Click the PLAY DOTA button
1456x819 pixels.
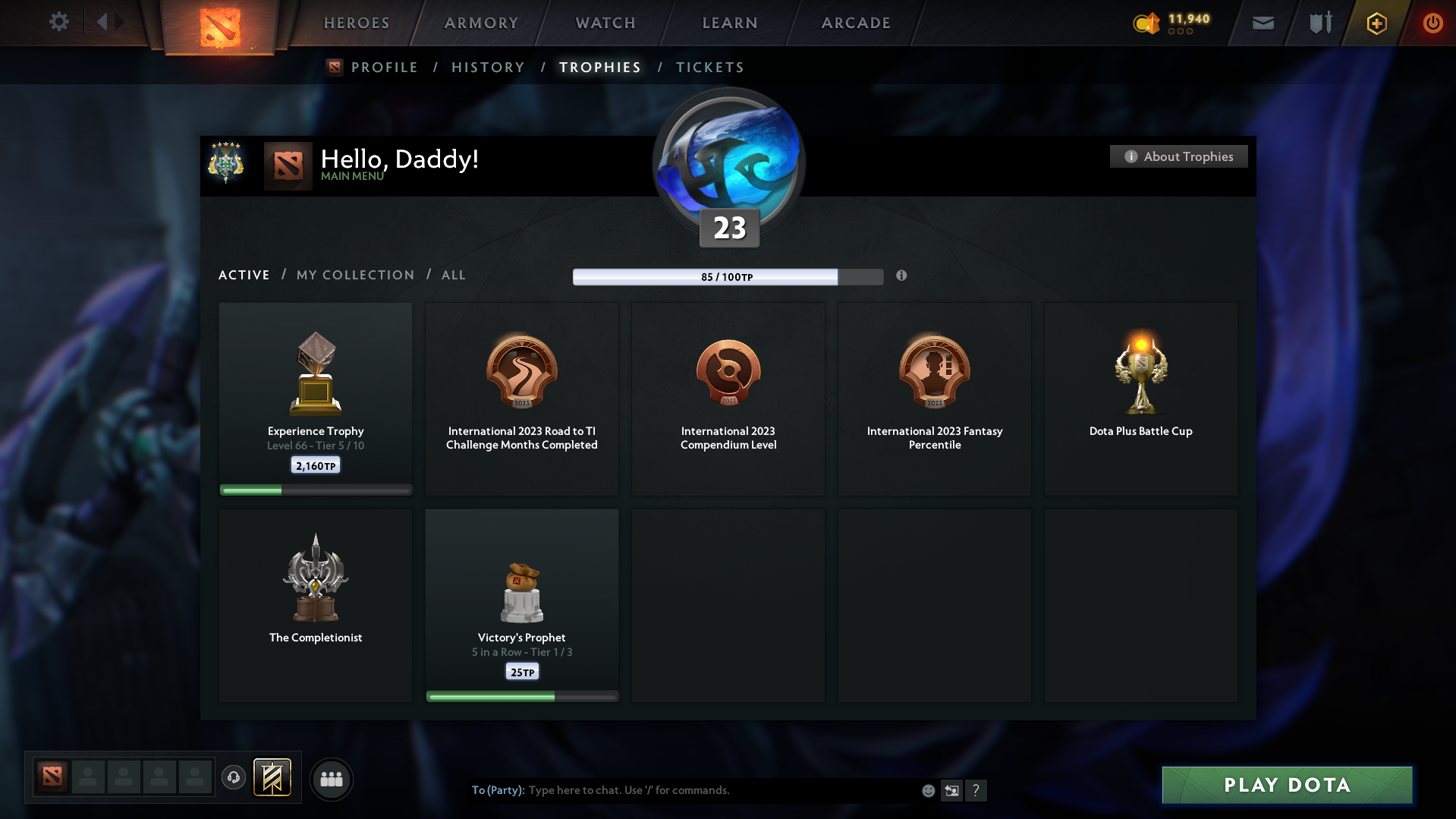(x=1286, y=785)
